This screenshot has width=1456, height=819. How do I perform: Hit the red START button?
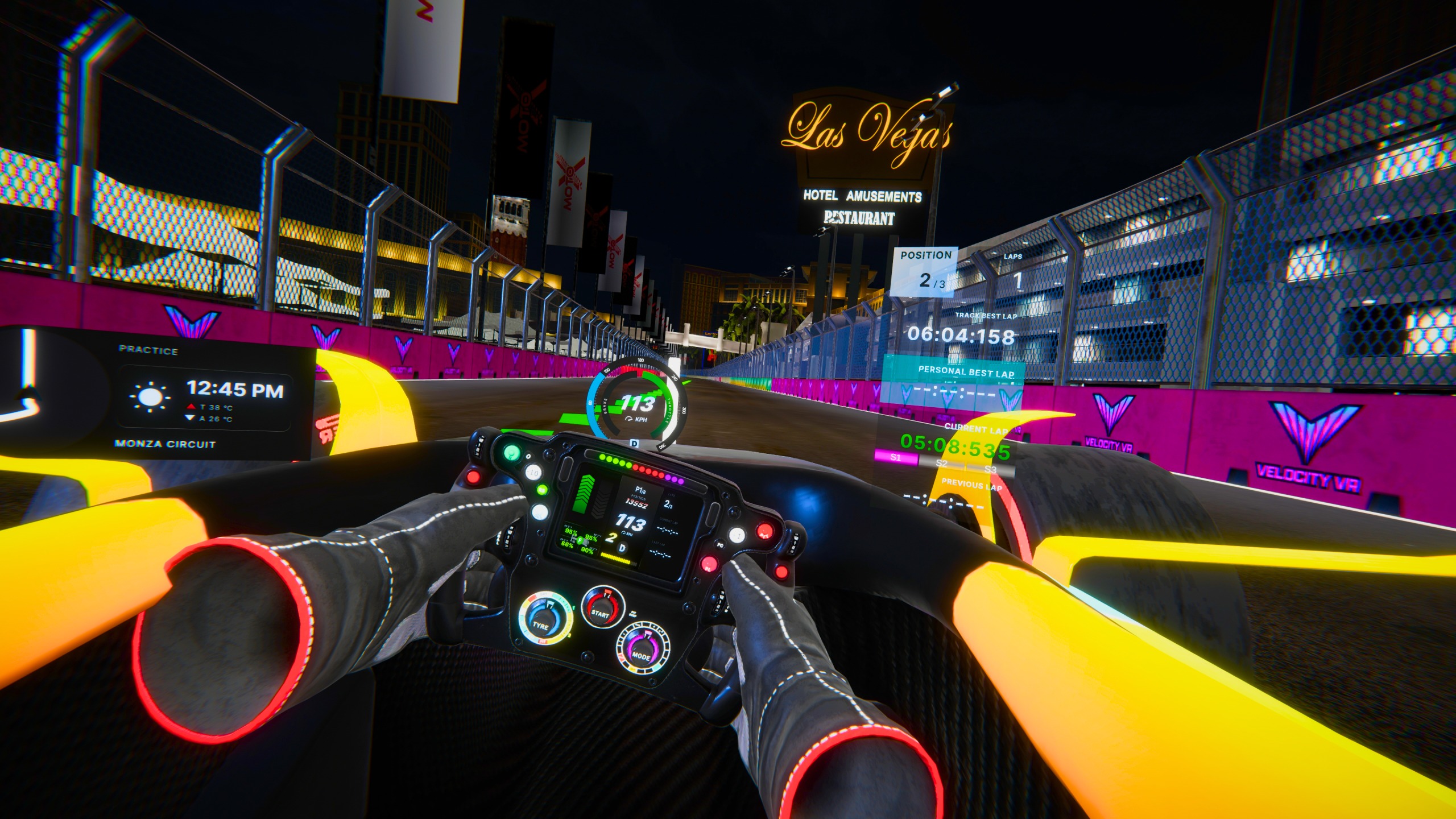600,611
